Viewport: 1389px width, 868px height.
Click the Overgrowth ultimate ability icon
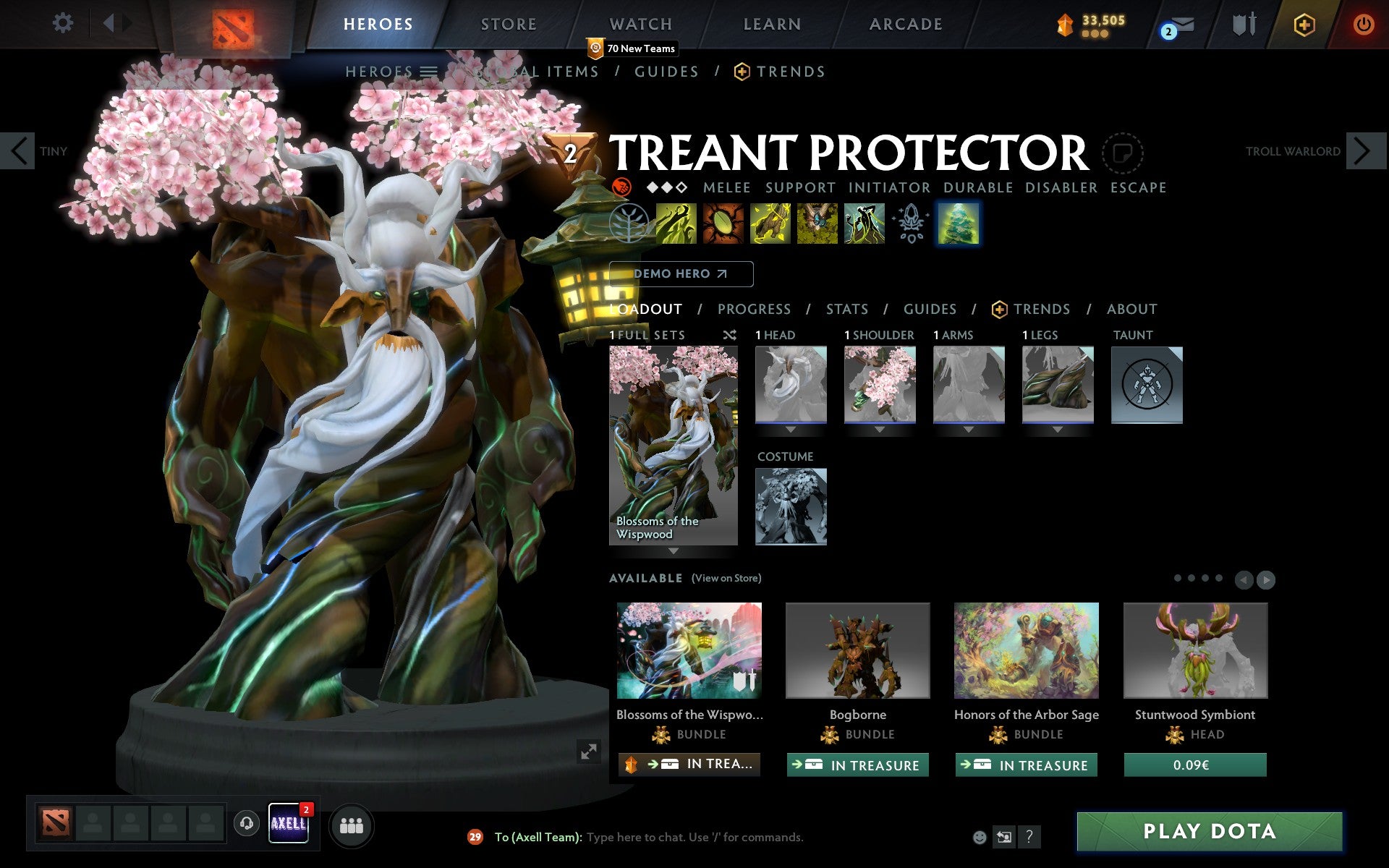(865, 224)
